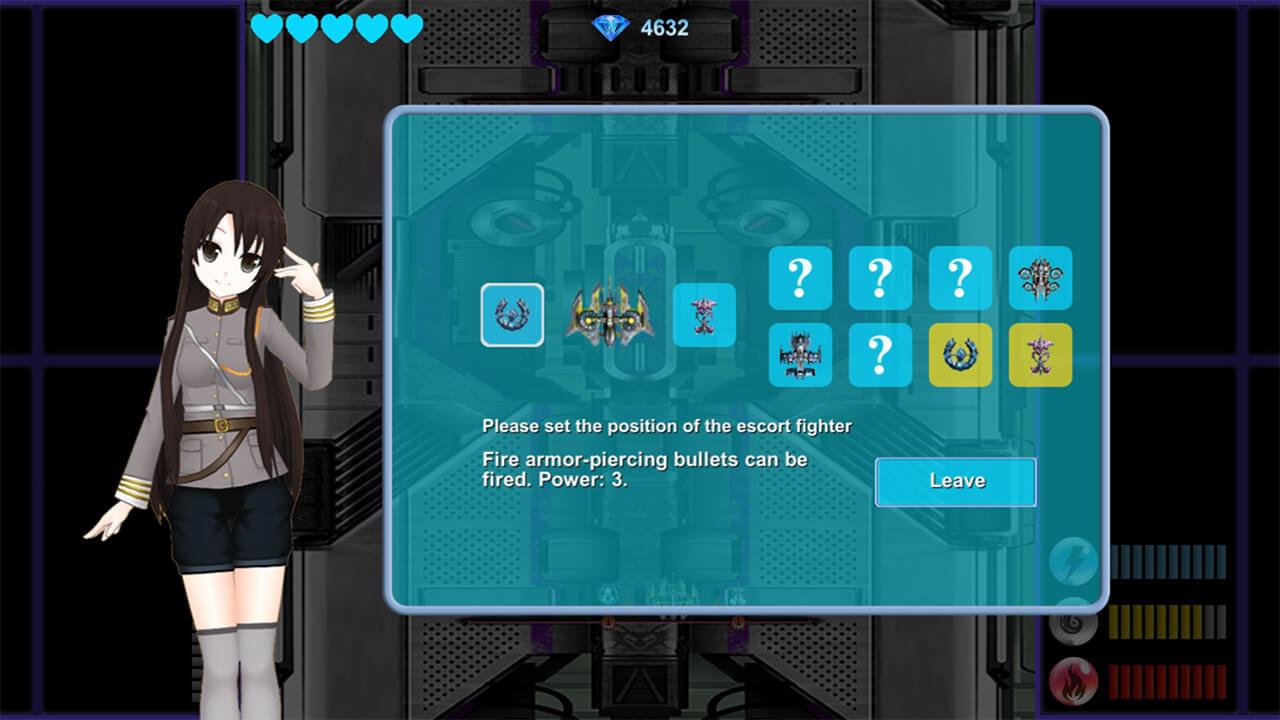The height and width of the screenshot is (720, 1280).
Task: Activate the spiral ability icon
Action: [x=1073, y=623]
